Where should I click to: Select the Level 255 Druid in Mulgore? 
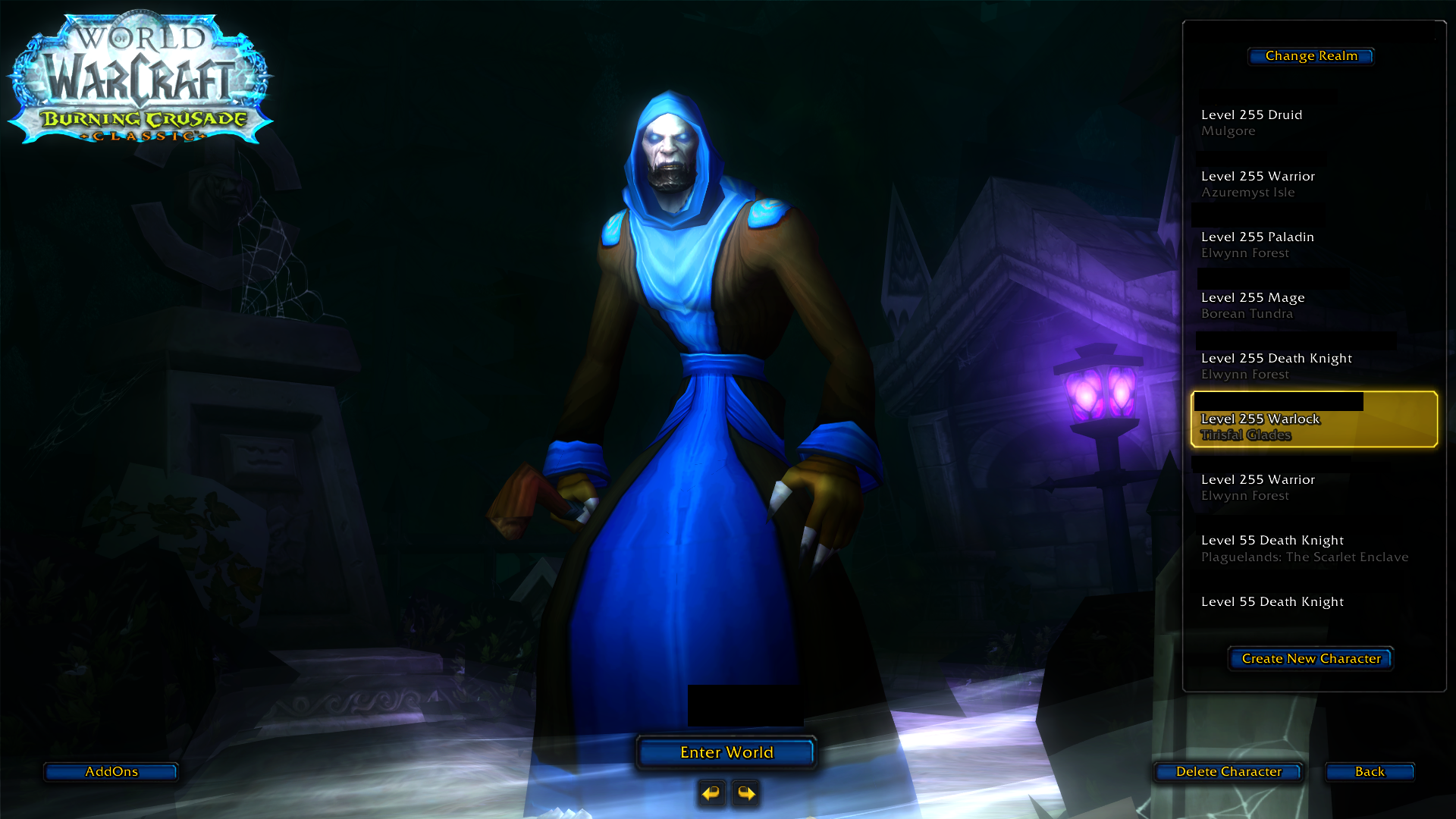[1304, 121]
